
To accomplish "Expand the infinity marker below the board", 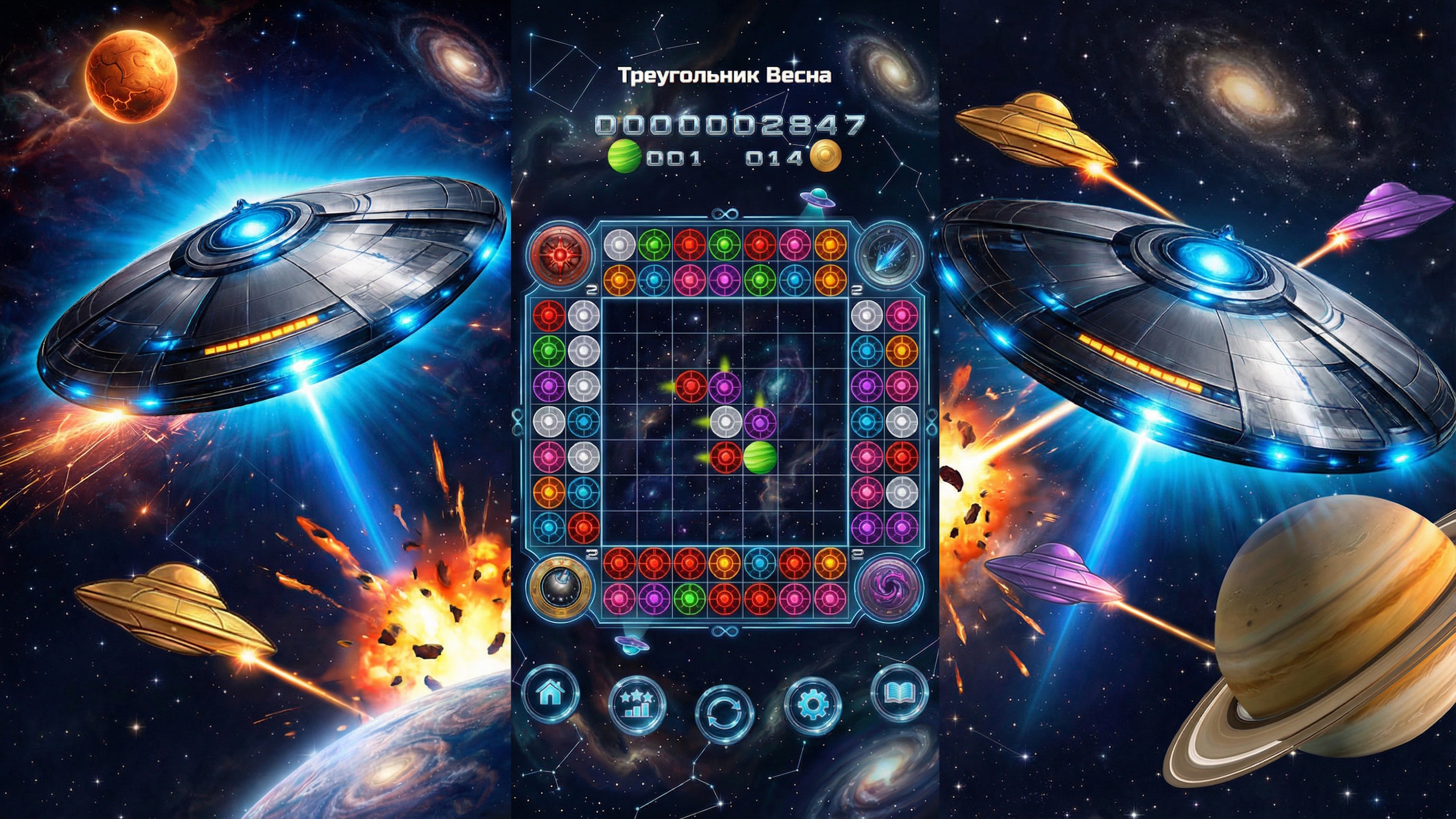I will (x=726, y=631).
